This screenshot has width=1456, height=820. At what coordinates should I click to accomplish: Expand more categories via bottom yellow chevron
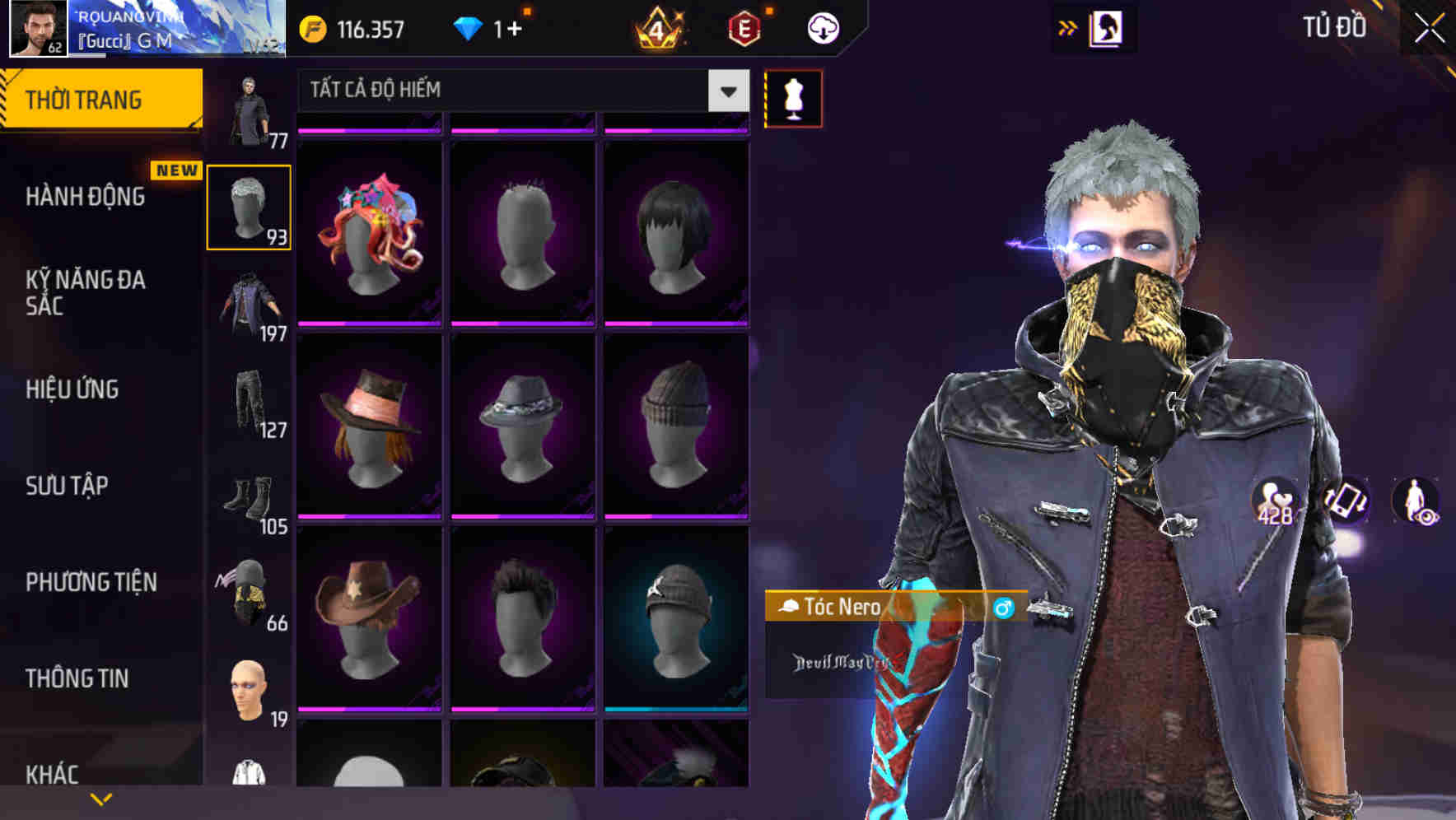100,797
